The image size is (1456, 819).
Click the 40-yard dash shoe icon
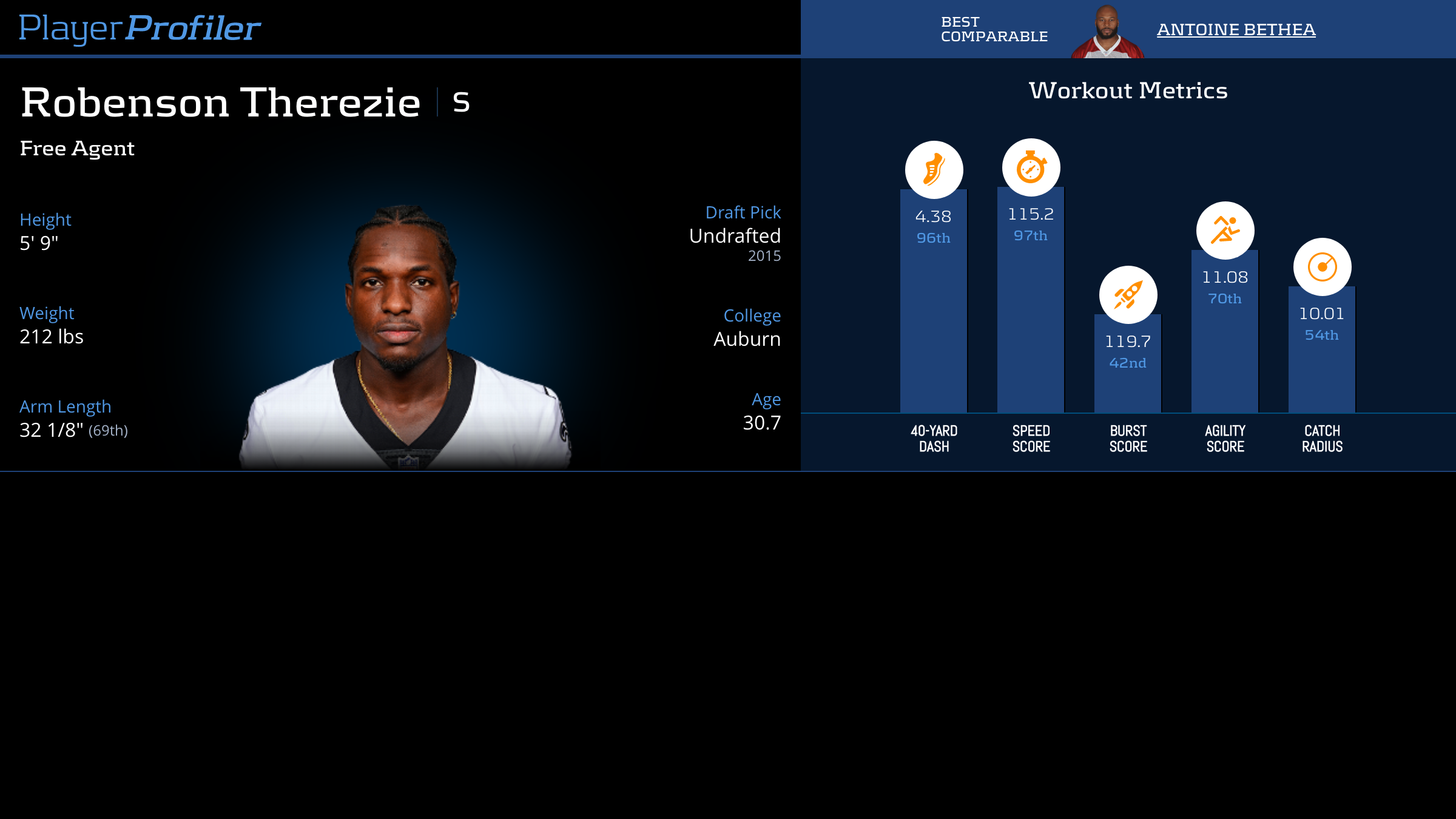tap(934, 170)
